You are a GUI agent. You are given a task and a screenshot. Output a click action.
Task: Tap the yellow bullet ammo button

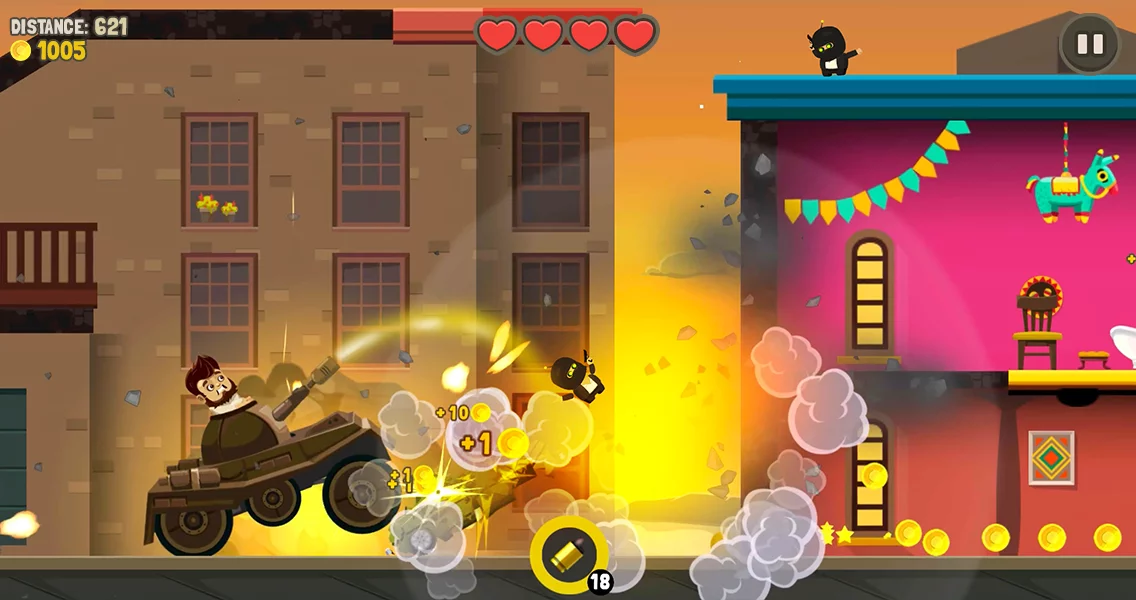pos(568,554)
